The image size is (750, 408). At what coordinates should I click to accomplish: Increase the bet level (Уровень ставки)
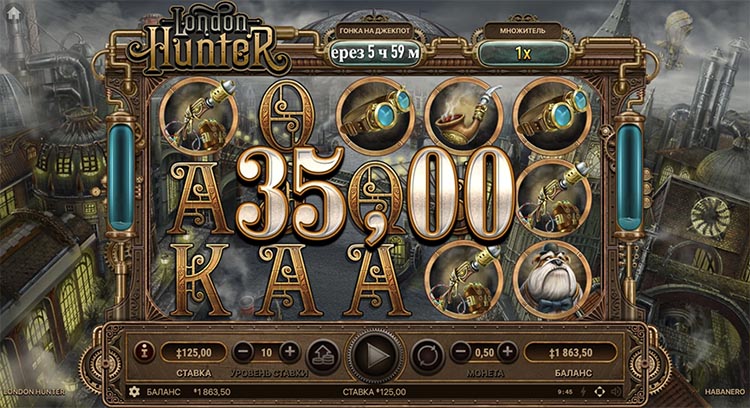pyautogui.click(x=289, y=352)
